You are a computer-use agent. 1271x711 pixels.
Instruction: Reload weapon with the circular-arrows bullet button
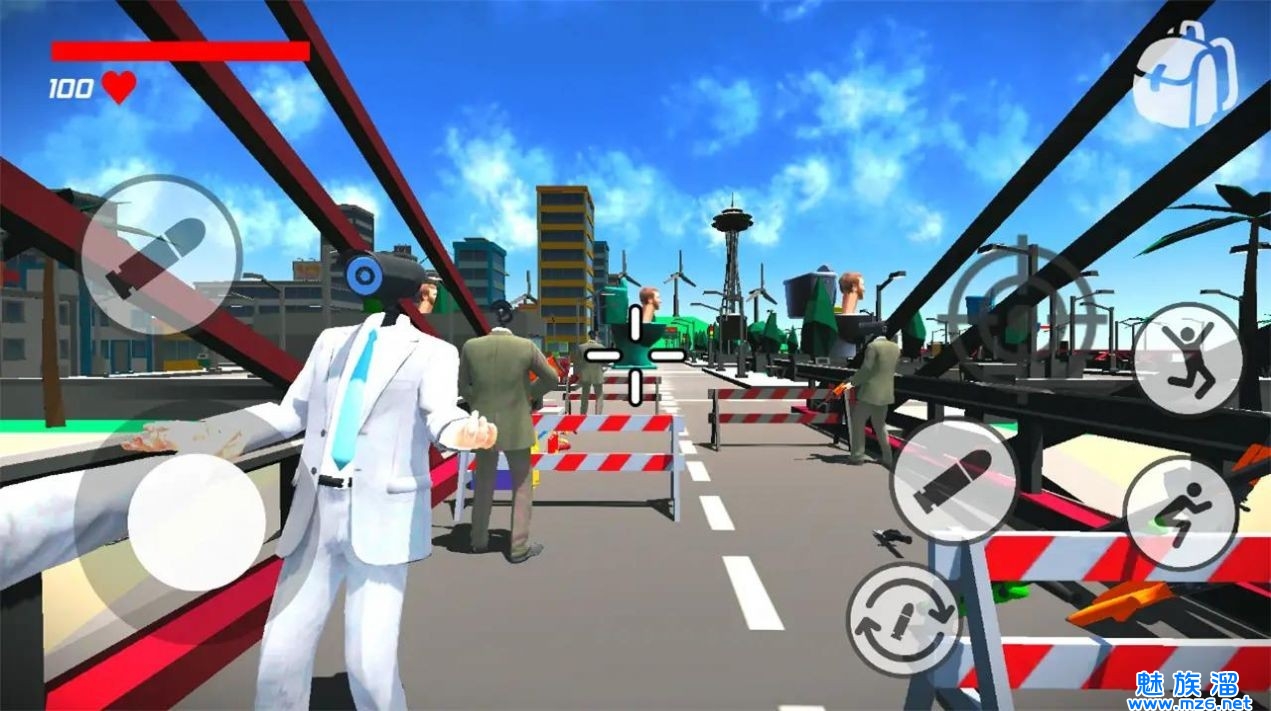tap(904, 619)
